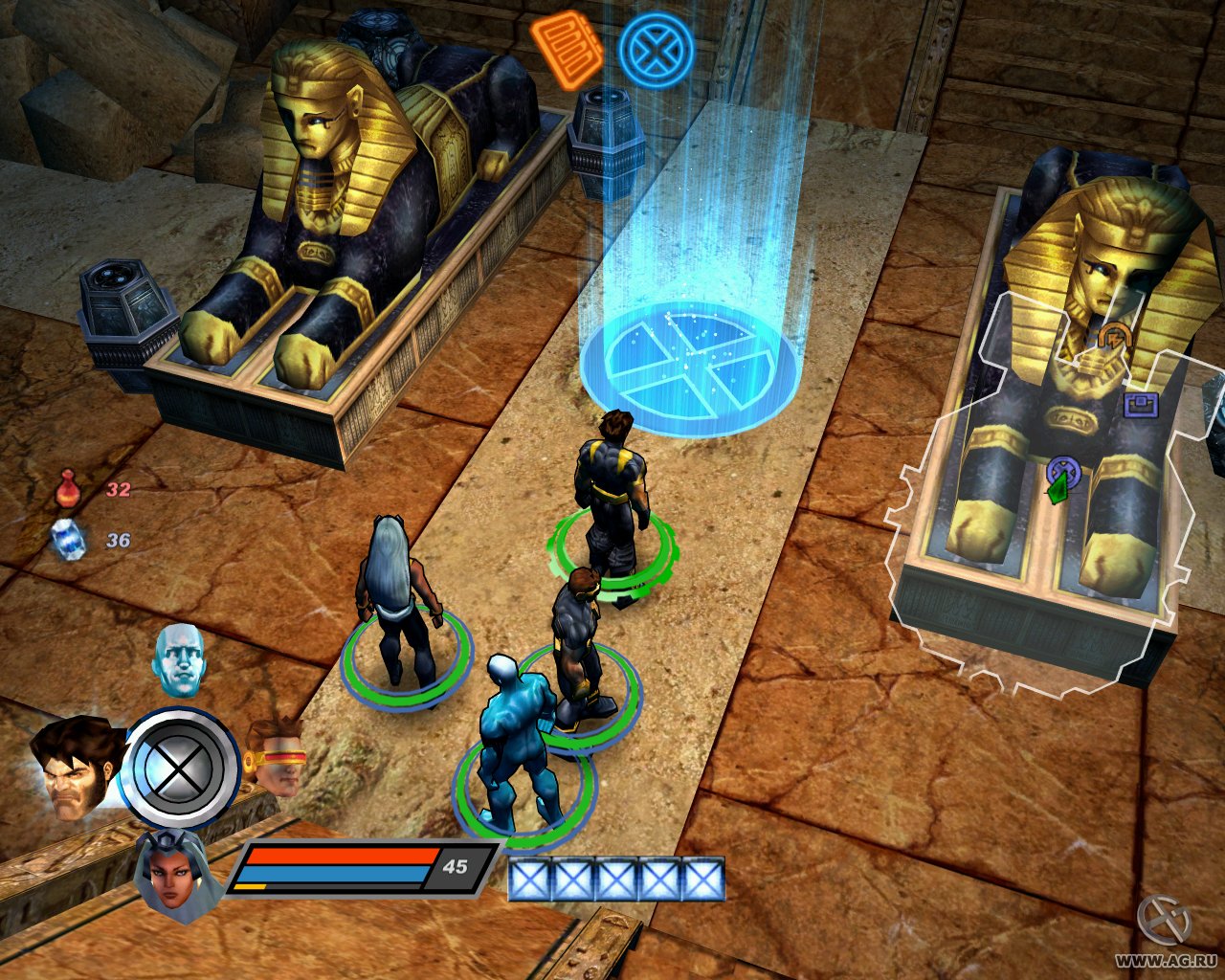Select the X marker on the automap
The width and height of the screenshot is (1225, 980).
click(x=1062, y=471)
